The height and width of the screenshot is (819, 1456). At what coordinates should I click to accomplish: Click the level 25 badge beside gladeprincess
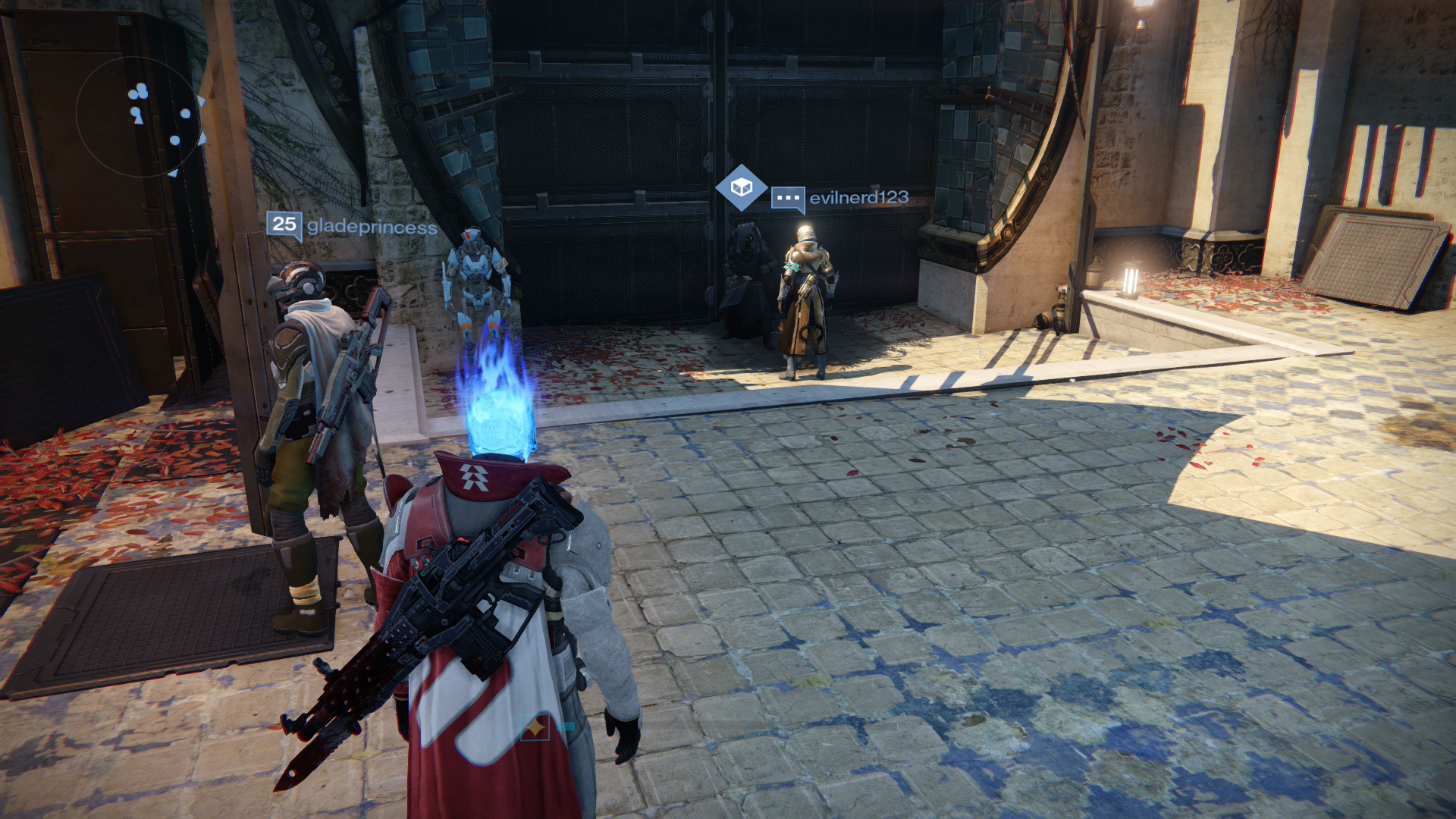[x=284, y=224]
